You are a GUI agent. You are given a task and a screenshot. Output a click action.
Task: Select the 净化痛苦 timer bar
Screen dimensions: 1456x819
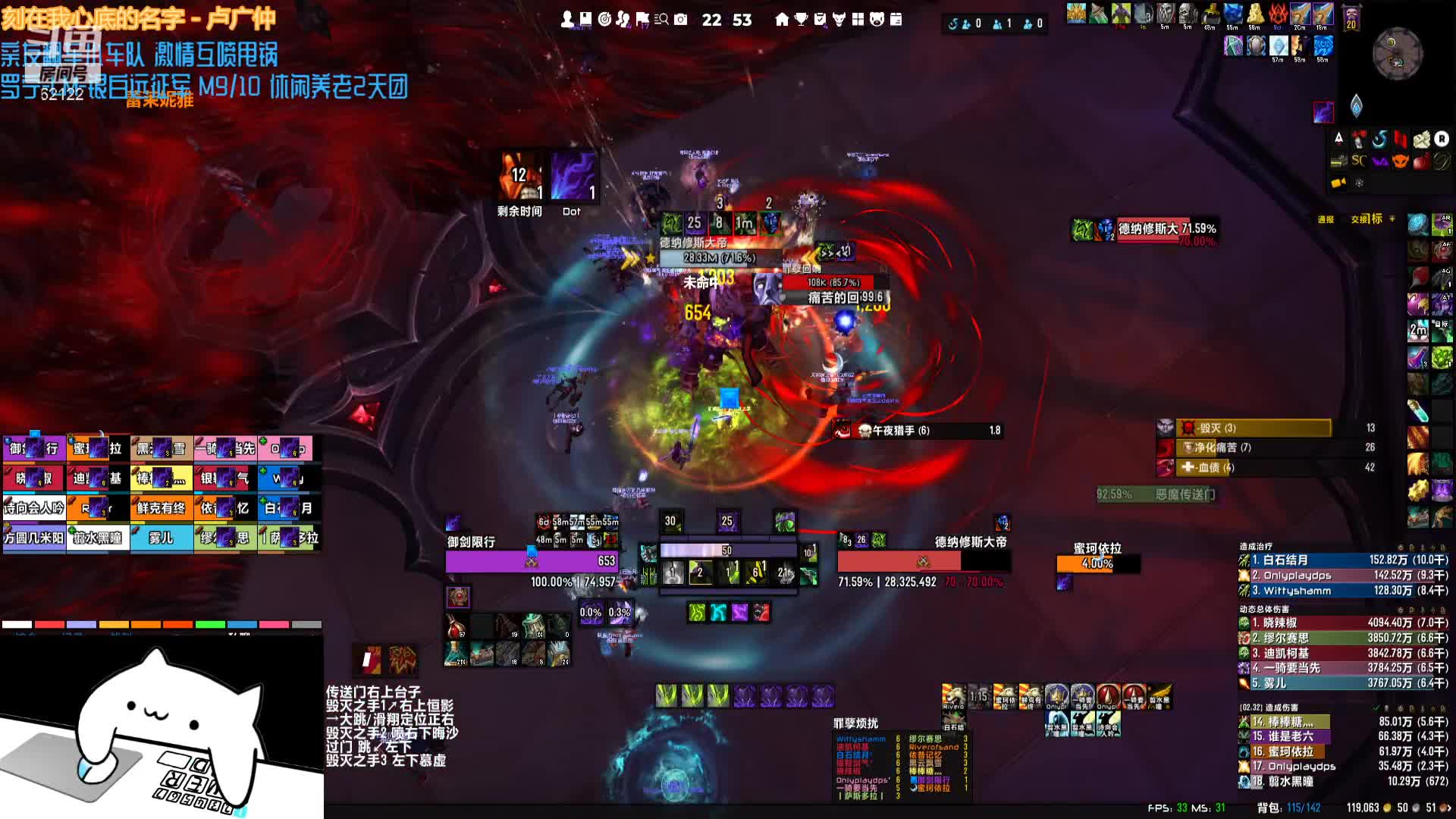click(1254, 447)
